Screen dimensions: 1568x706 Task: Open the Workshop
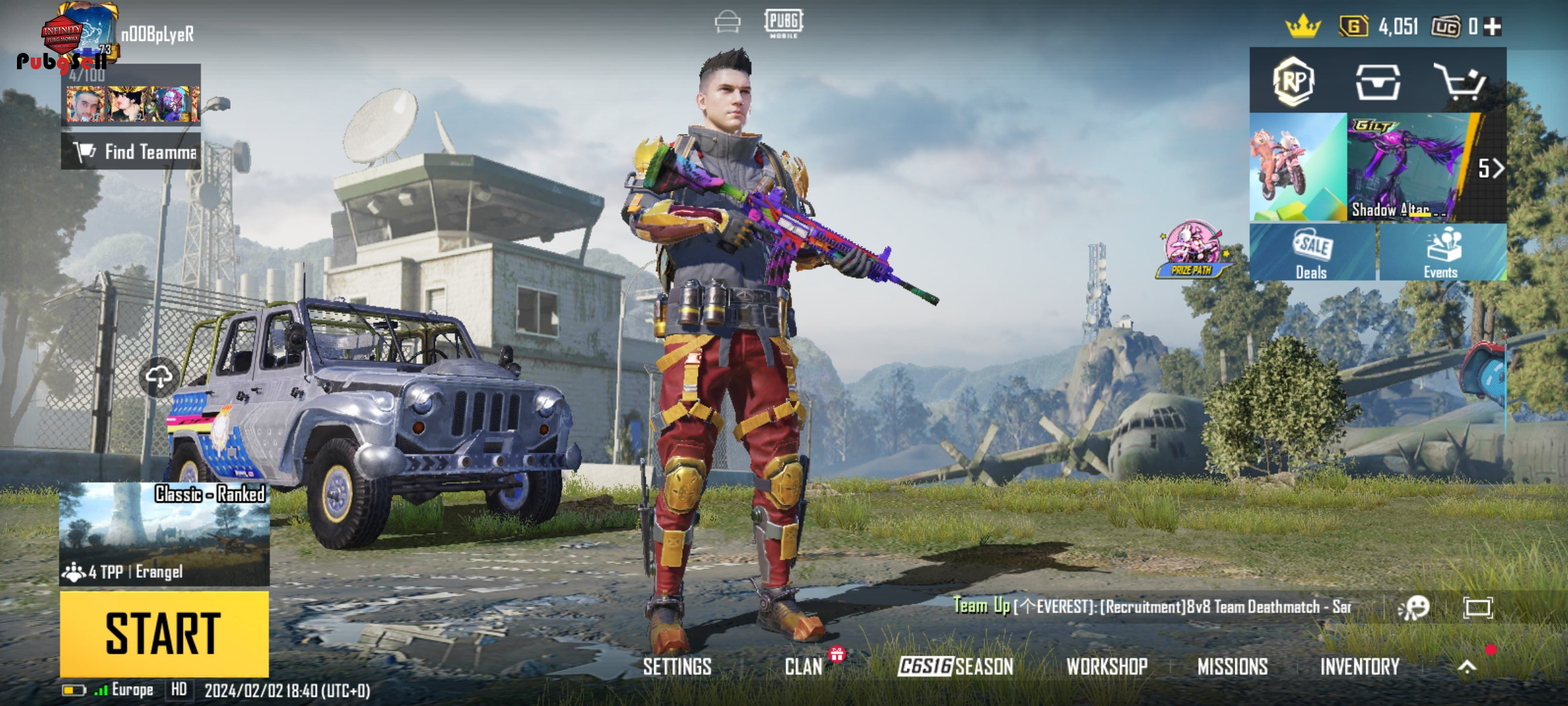pyautogui.click(x=1107, y=667)
